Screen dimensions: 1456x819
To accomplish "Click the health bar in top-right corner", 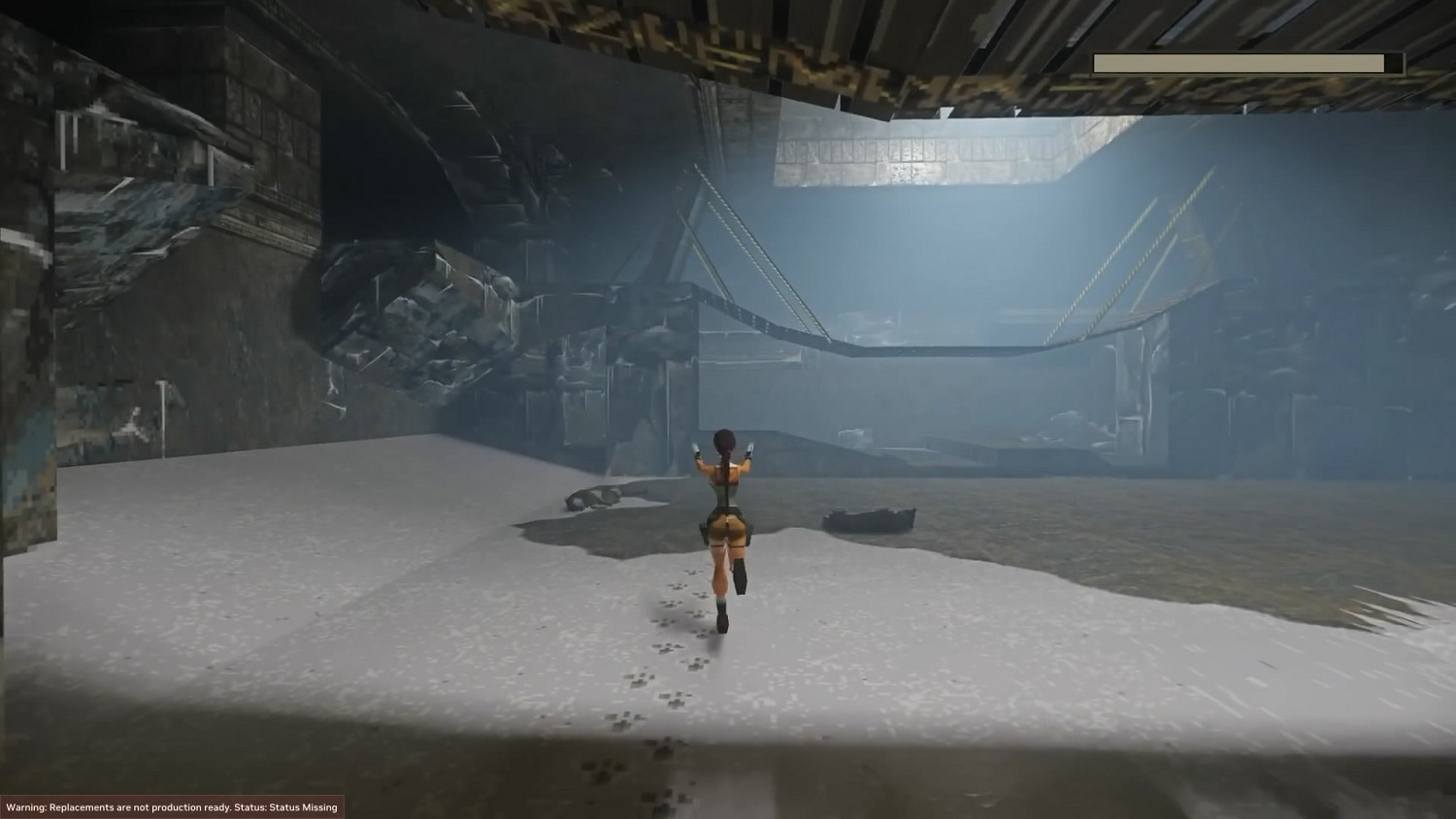I will point(1247,62).
